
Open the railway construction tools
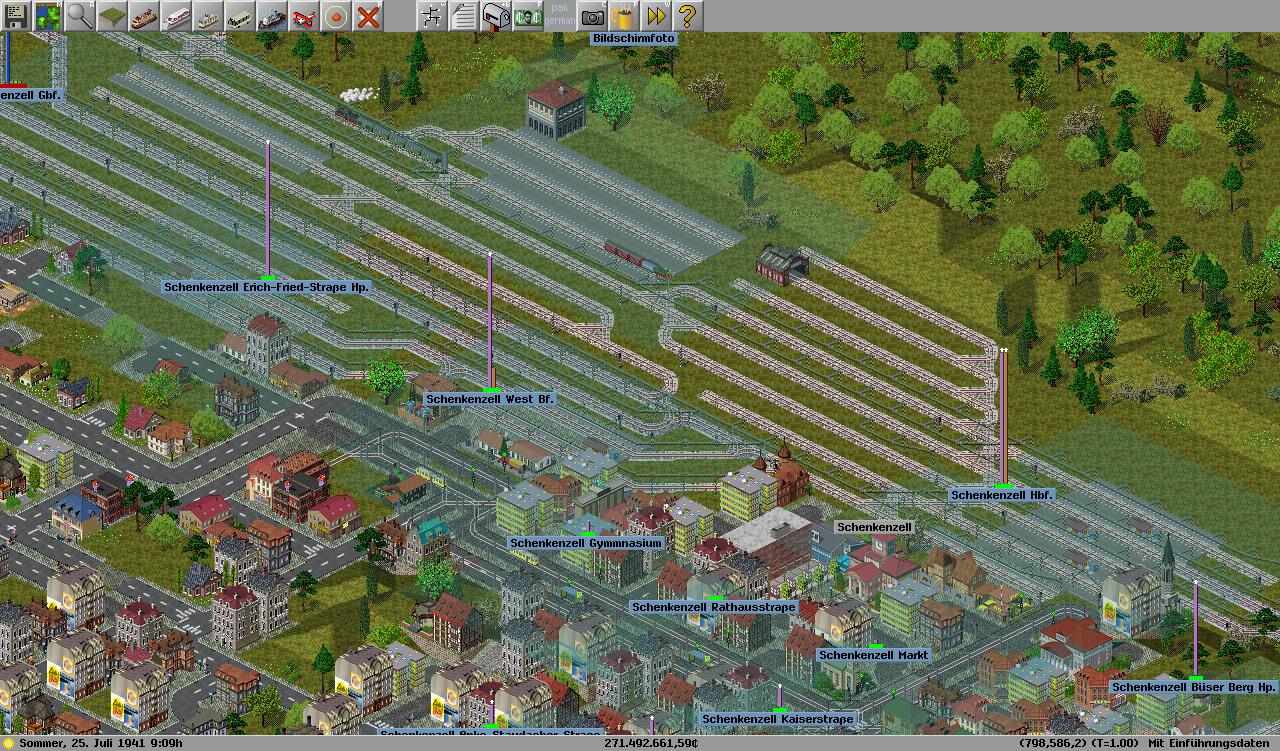(x=144, y=16)
